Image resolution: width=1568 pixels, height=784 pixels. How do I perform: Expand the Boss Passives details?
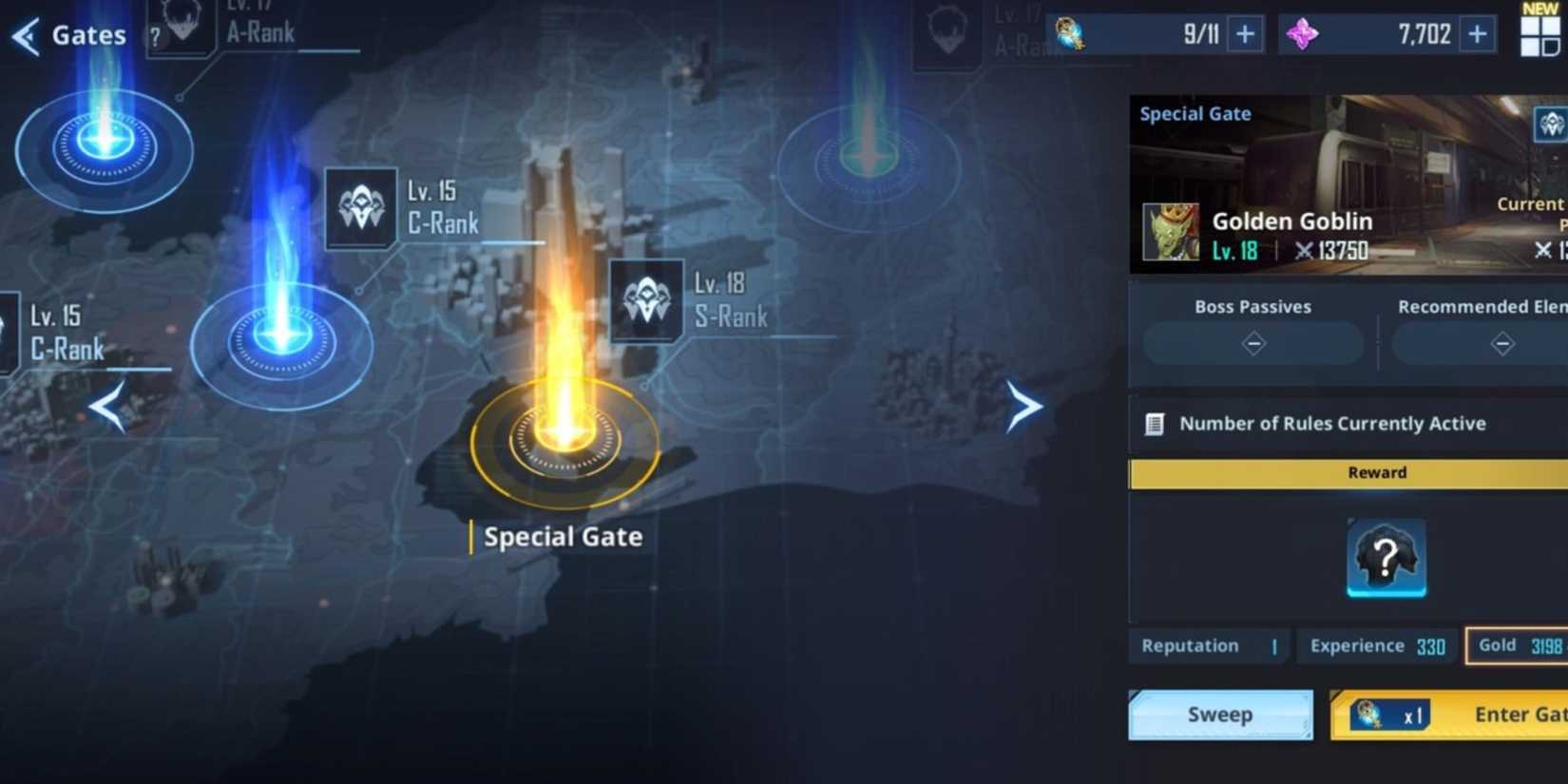coord(1252,343)
